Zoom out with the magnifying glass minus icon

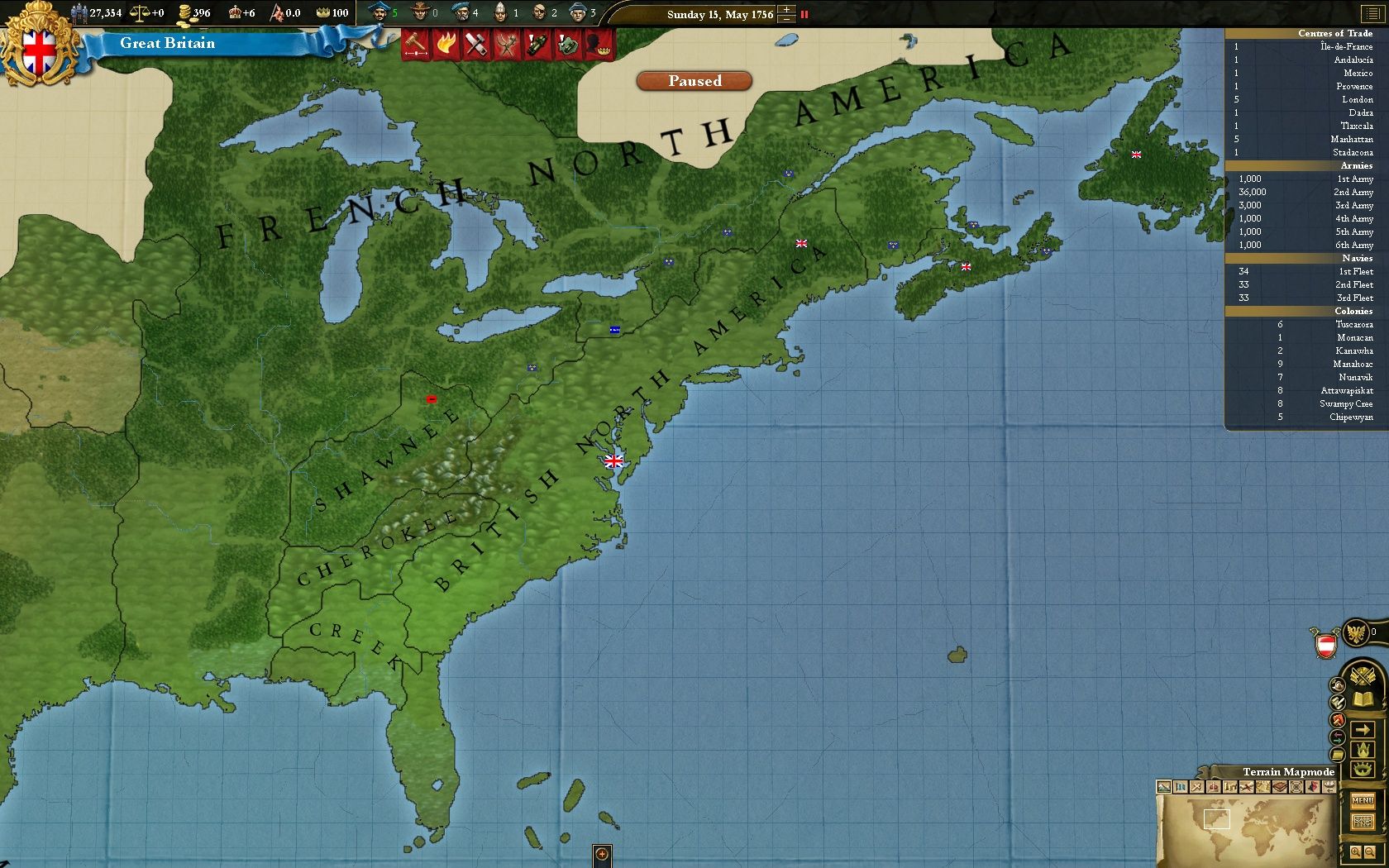[1369, 851]
